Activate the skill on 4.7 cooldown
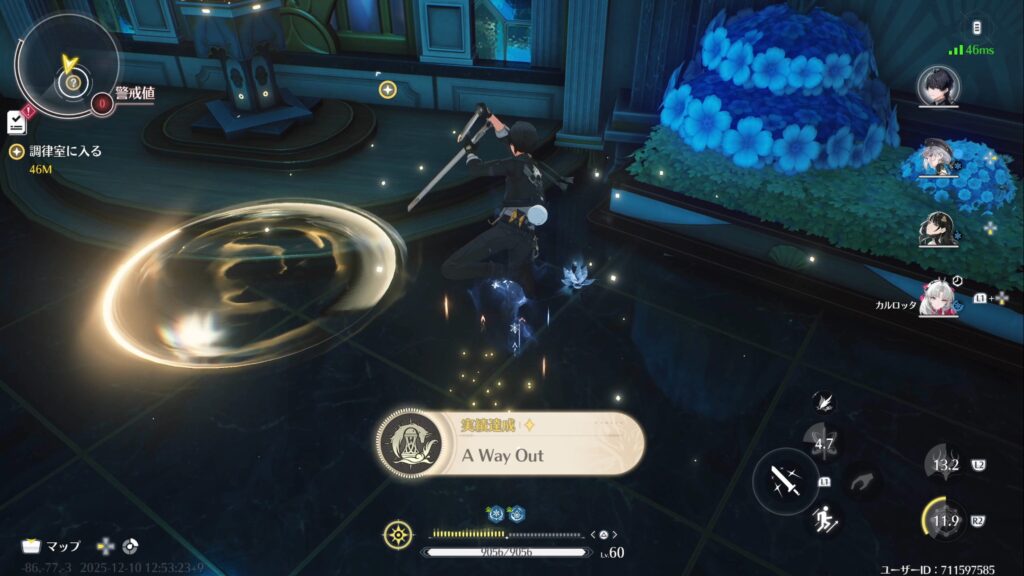Image resolution: width=1024 pixels, height=576 pixels. 824,441
